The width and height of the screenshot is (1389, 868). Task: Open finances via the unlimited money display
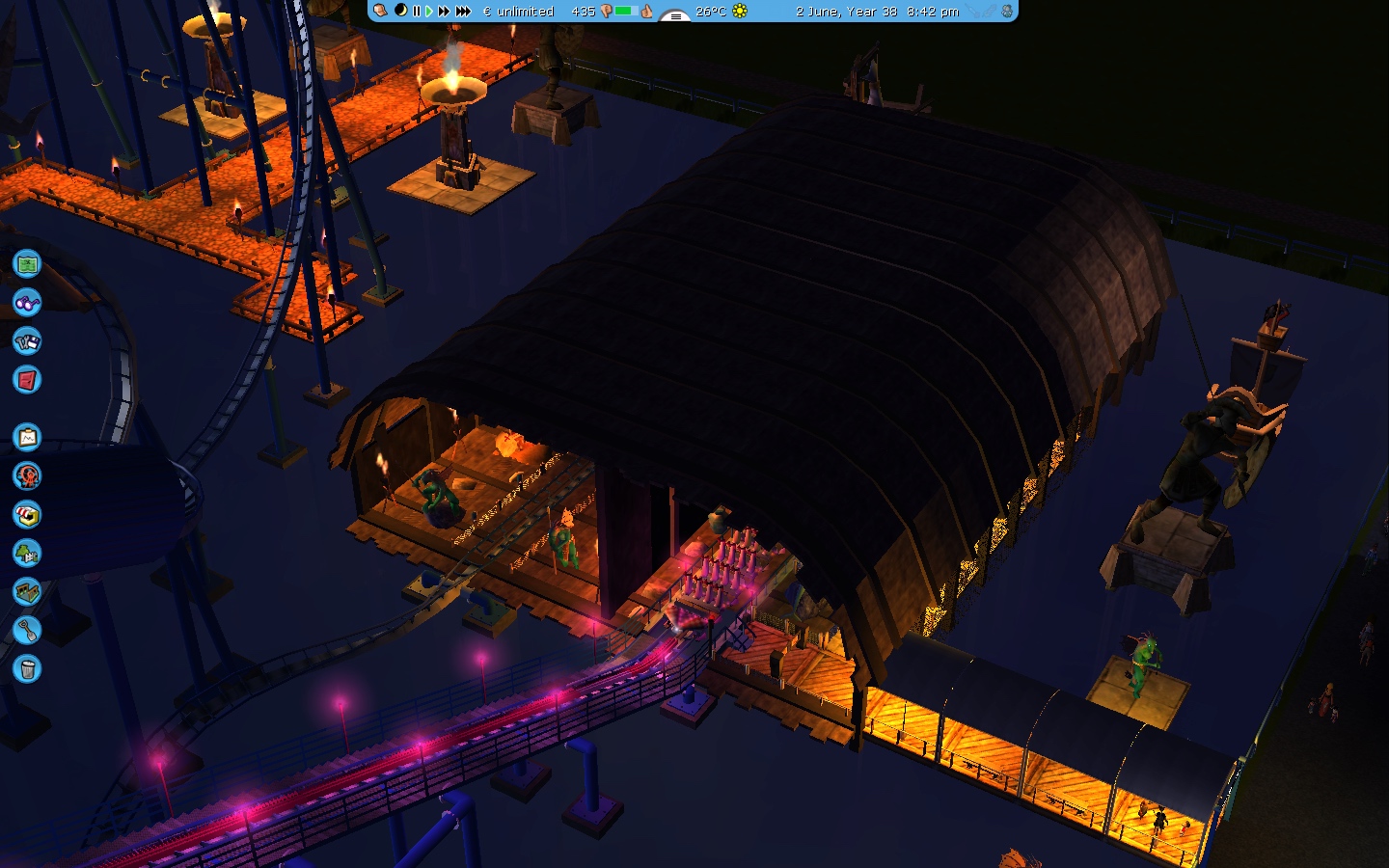[x=519, y=12]
